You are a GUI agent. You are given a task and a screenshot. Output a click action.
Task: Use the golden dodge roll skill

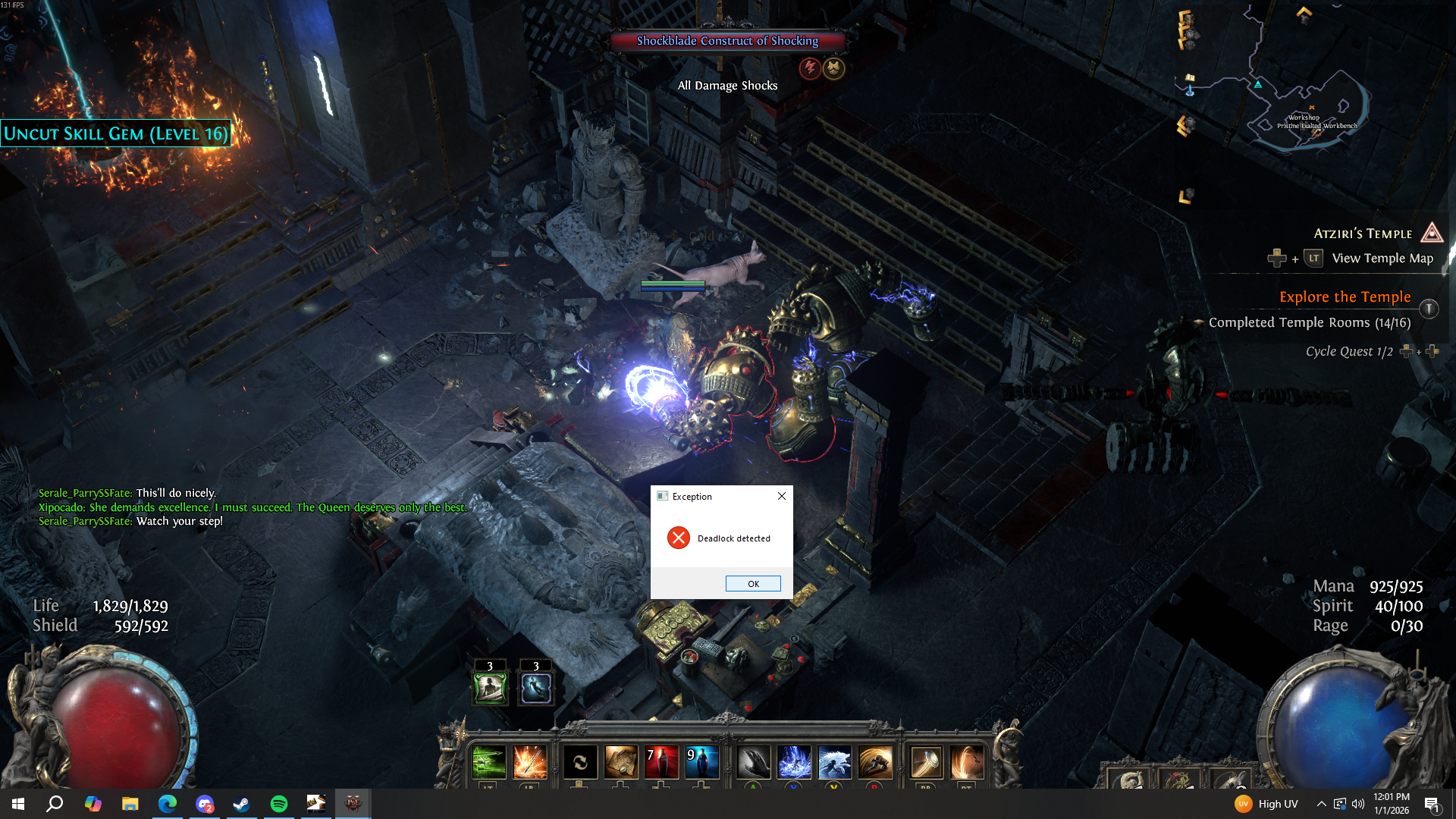875,761
